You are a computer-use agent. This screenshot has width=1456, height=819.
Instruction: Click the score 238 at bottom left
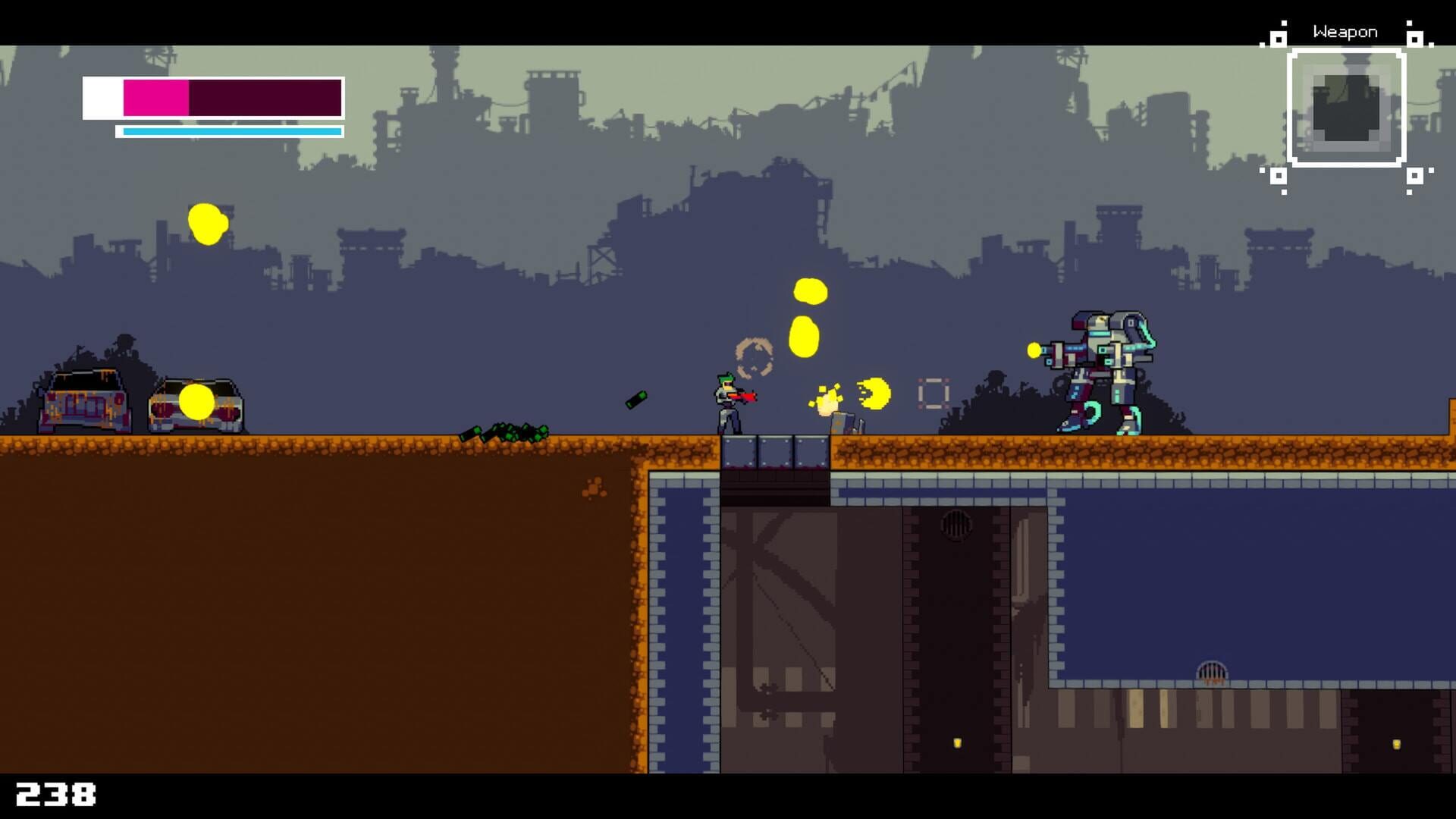[x=55, y=795]
